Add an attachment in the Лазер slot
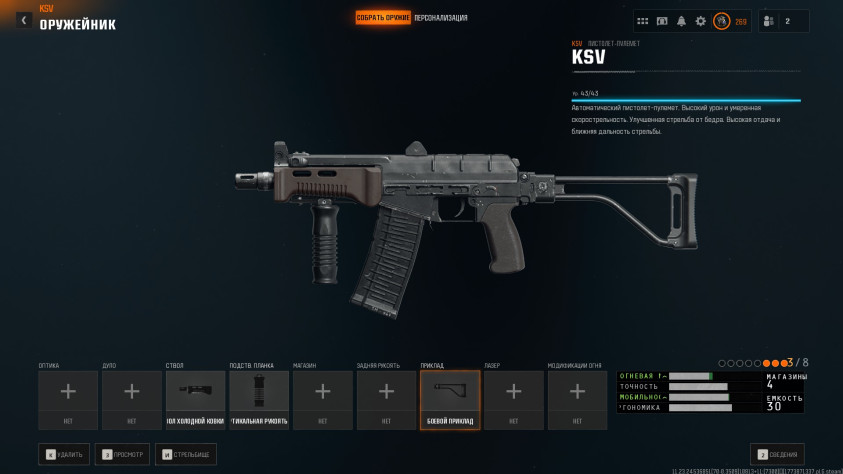843x474 pixels. [513, 400]
